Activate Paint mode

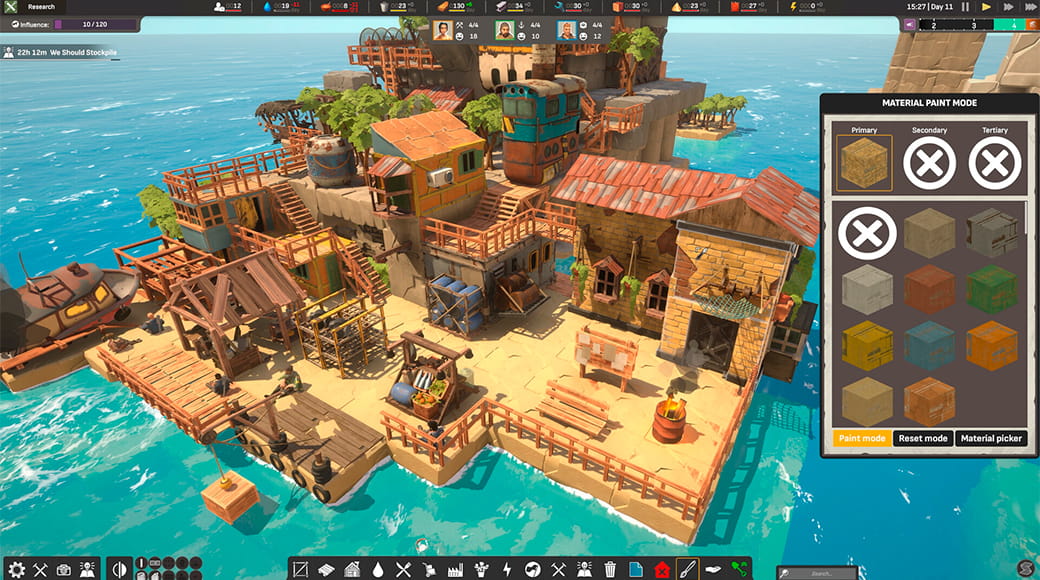(x=861, y=438)
